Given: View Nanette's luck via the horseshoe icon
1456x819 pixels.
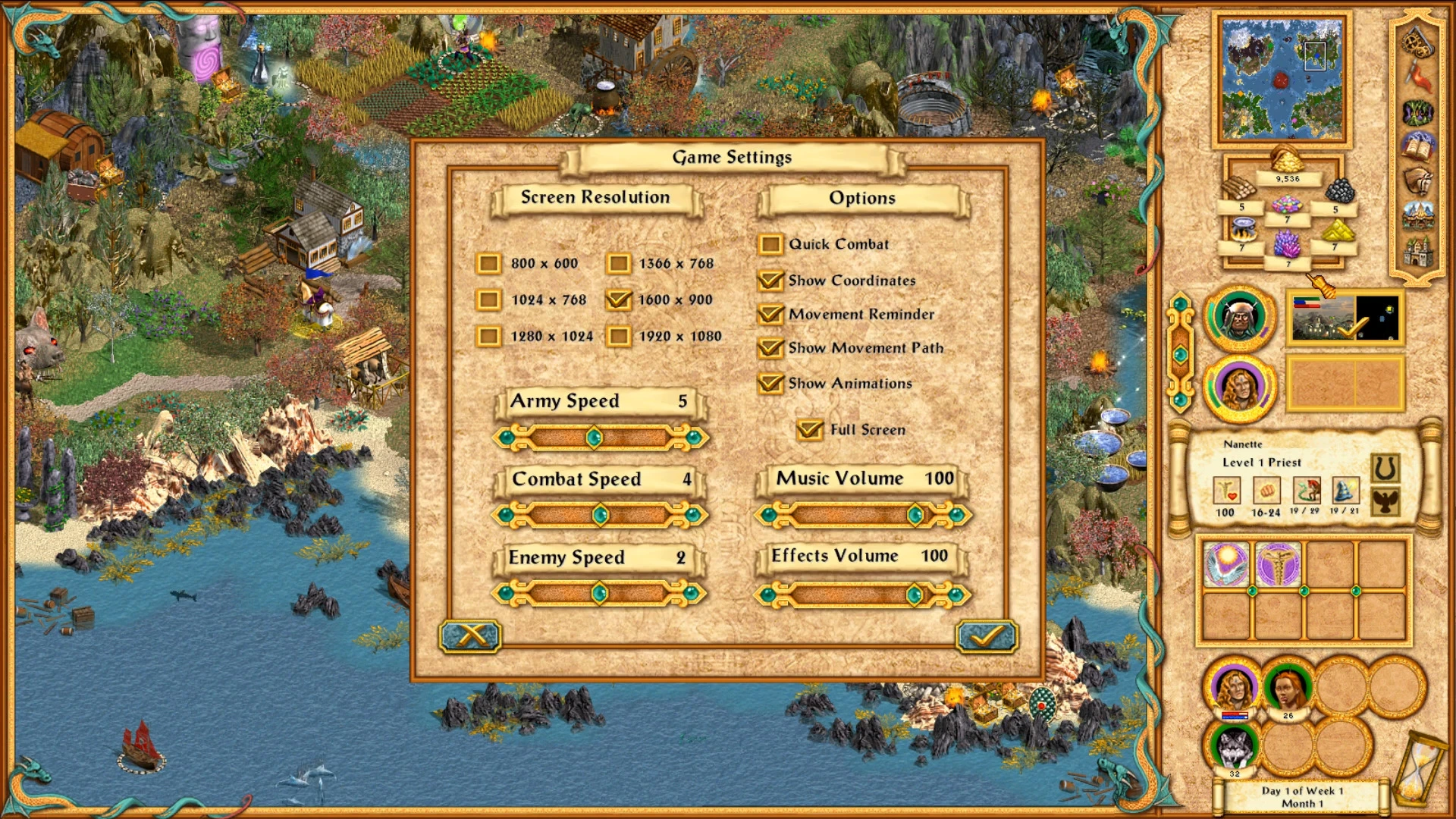Looking at the screenshot, I should (x=1385, y=469).
